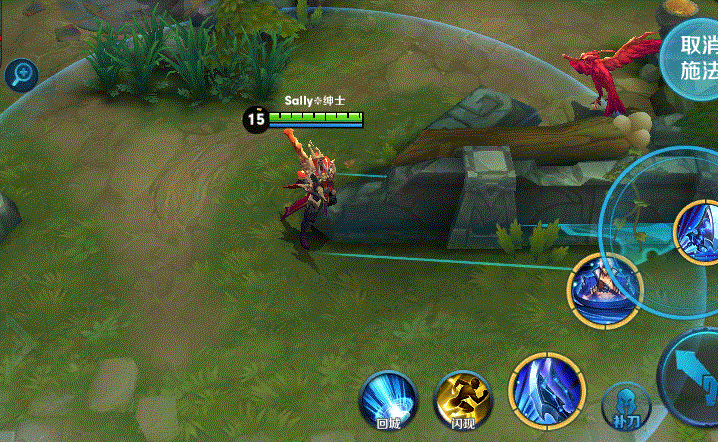Image resolution: width=718 pixels, height=442 pixels.
Task: Use the 闪现 flash summoner spell
Action: pos(462,401)
